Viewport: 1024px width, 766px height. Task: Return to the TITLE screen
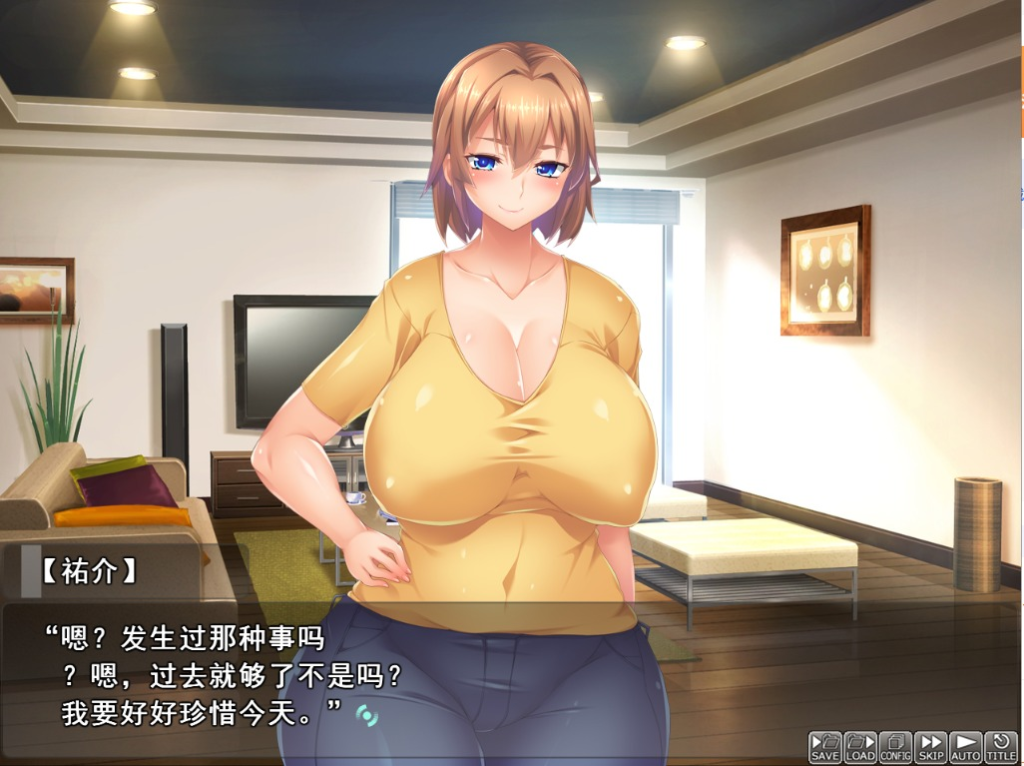click(x=1001, y=747)
